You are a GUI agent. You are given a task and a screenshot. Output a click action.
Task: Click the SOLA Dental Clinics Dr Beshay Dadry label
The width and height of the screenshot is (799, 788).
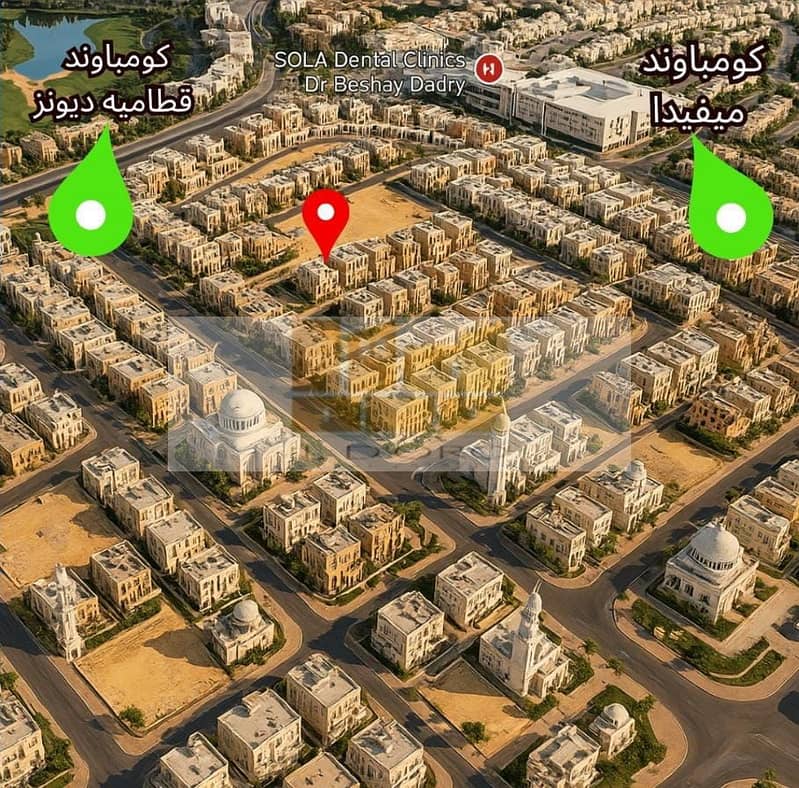click(x=370, y=72)
